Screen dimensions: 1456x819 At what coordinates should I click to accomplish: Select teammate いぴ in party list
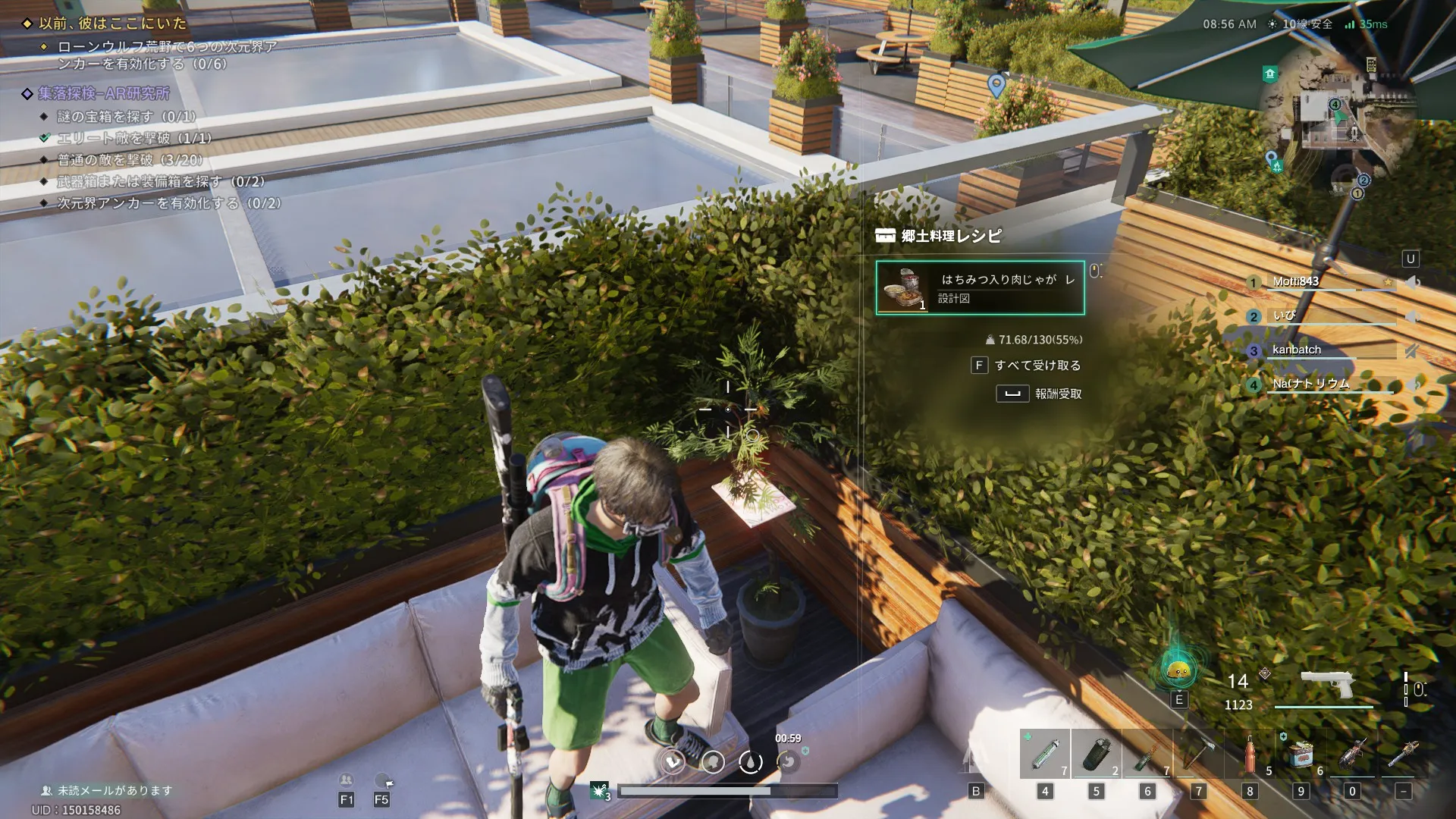(1284, 315)
